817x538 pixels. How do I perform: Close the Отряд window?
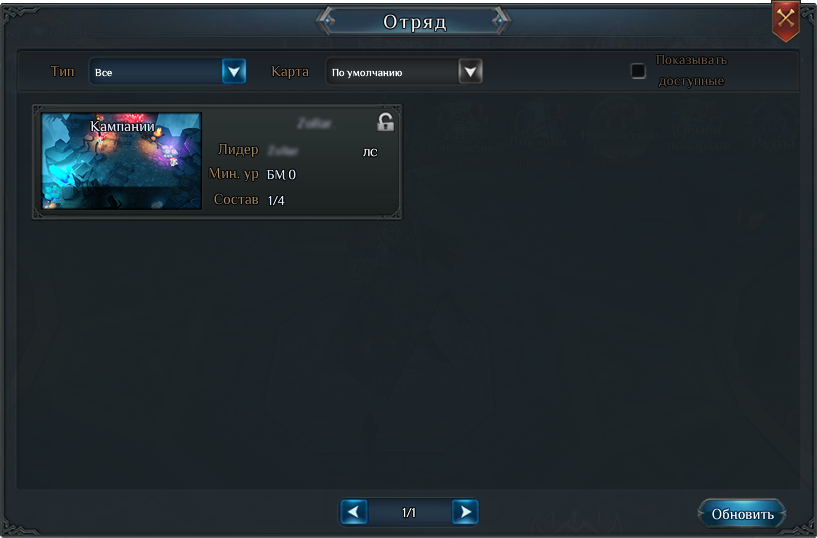tap(786, 19)
